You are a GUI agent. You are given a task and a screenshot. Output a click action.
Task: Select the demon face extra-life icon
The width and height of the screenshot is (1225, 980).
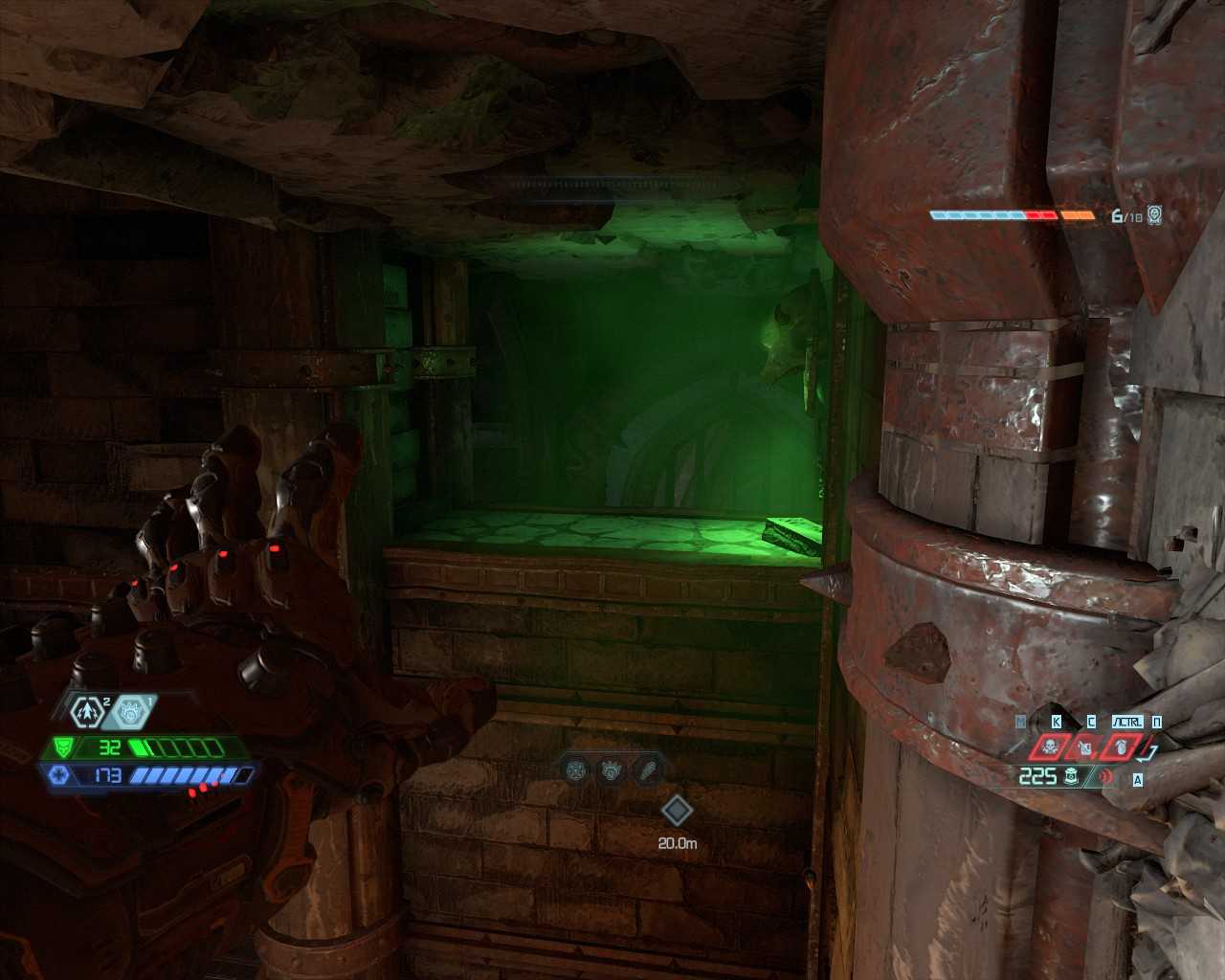click(132, 711)
